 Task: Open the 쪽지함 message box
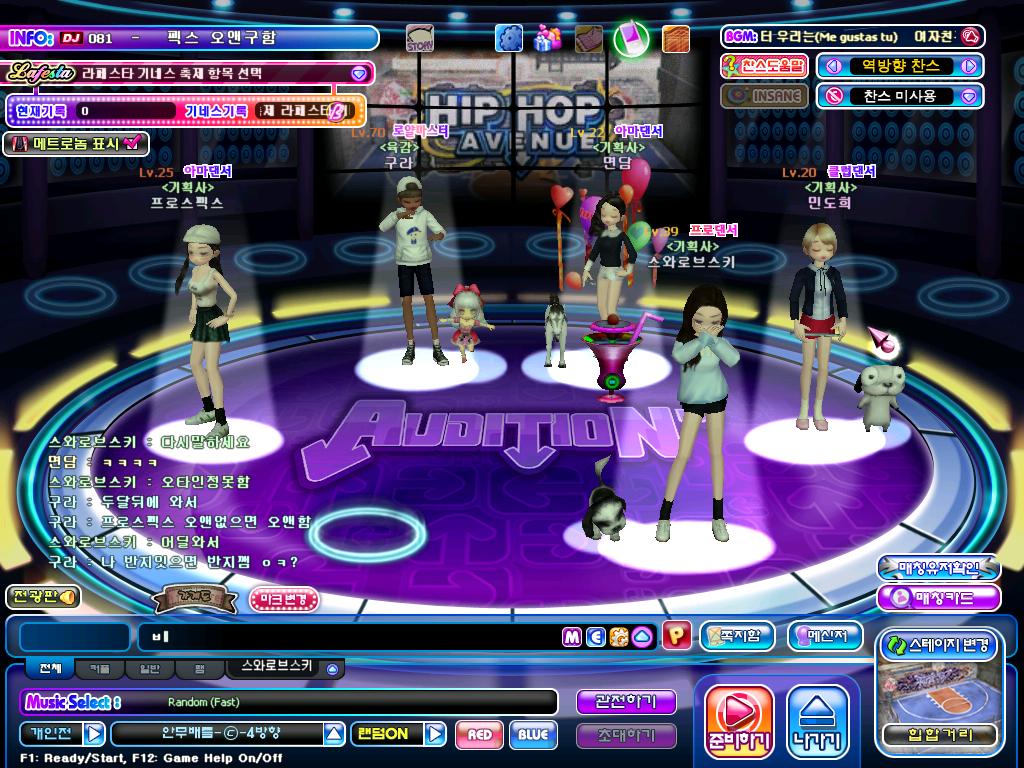(737, 635)
